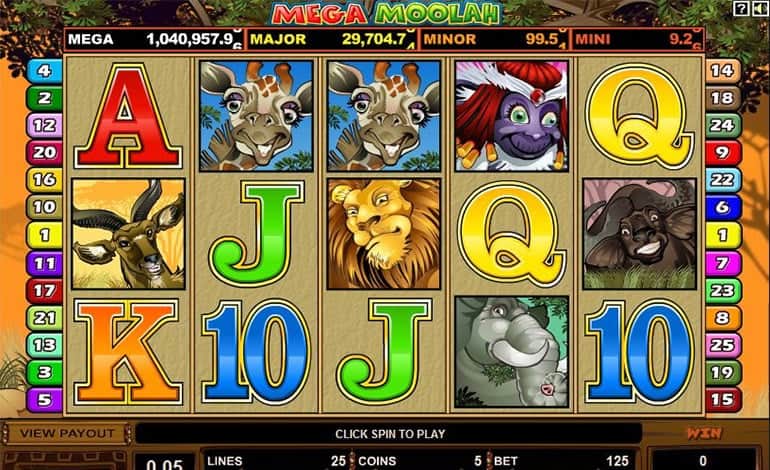Open the question mark help icon
The width and height of the screenshot is (770, 470).
pyautogui.click(x=740, y=9)
